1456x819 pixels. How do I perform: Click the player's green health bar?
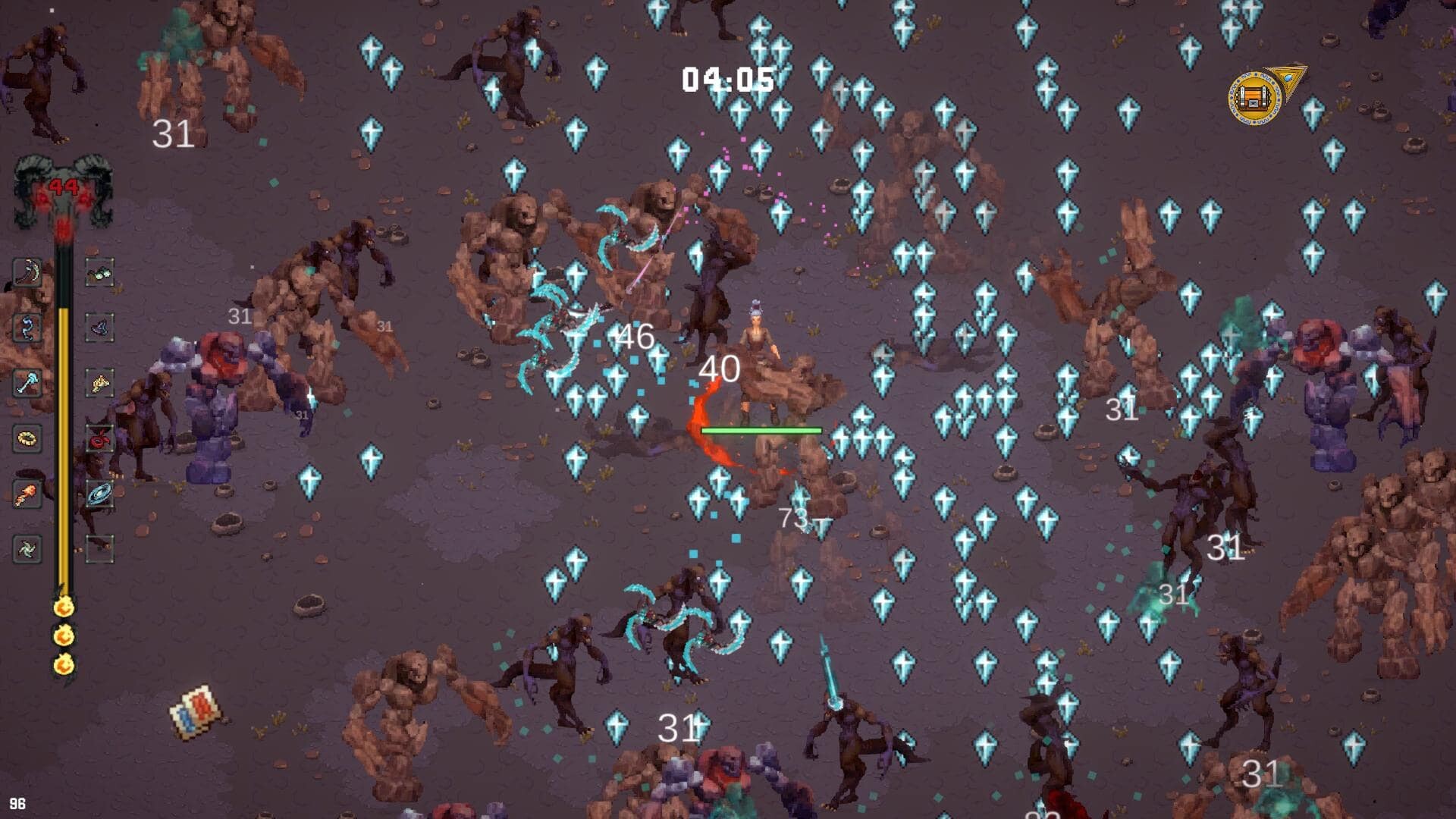click(761, 429)
